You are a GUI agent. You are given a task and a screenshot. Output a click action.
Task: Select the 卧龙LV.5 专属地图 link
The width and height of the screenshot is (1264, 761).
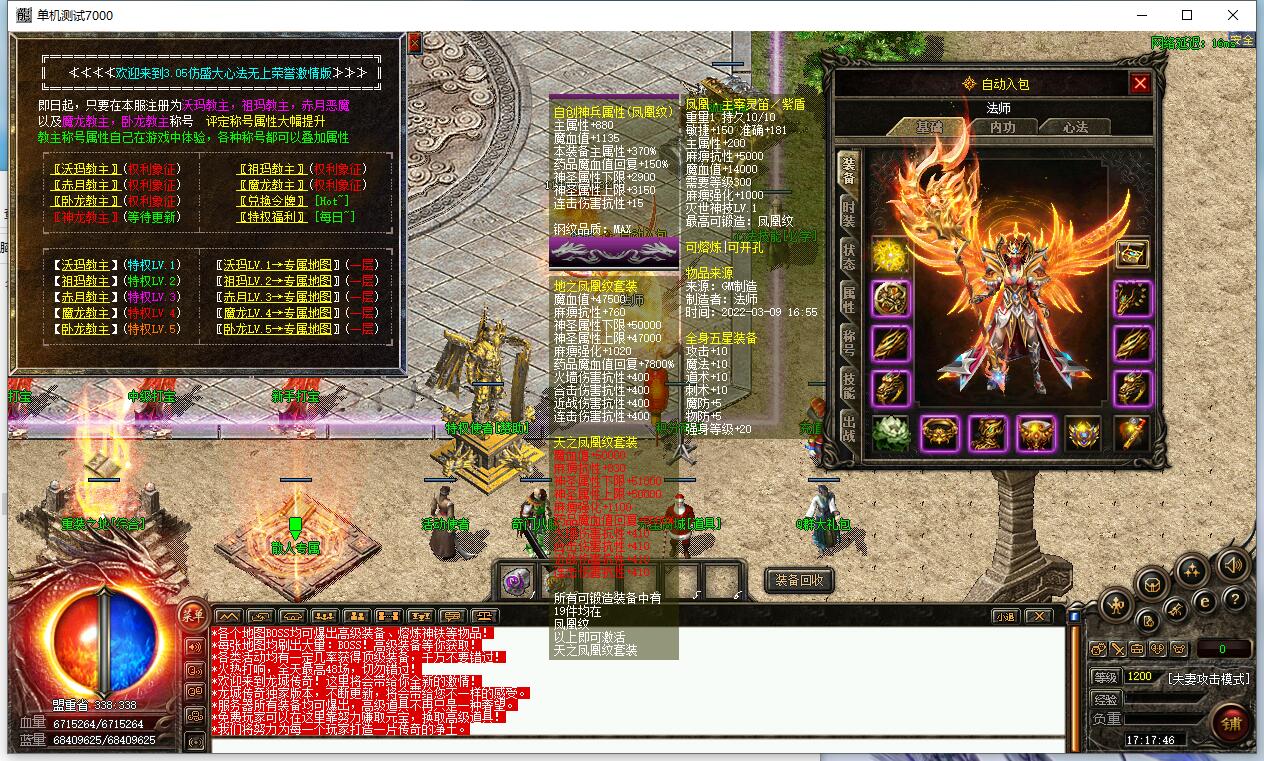click(277, 329)
